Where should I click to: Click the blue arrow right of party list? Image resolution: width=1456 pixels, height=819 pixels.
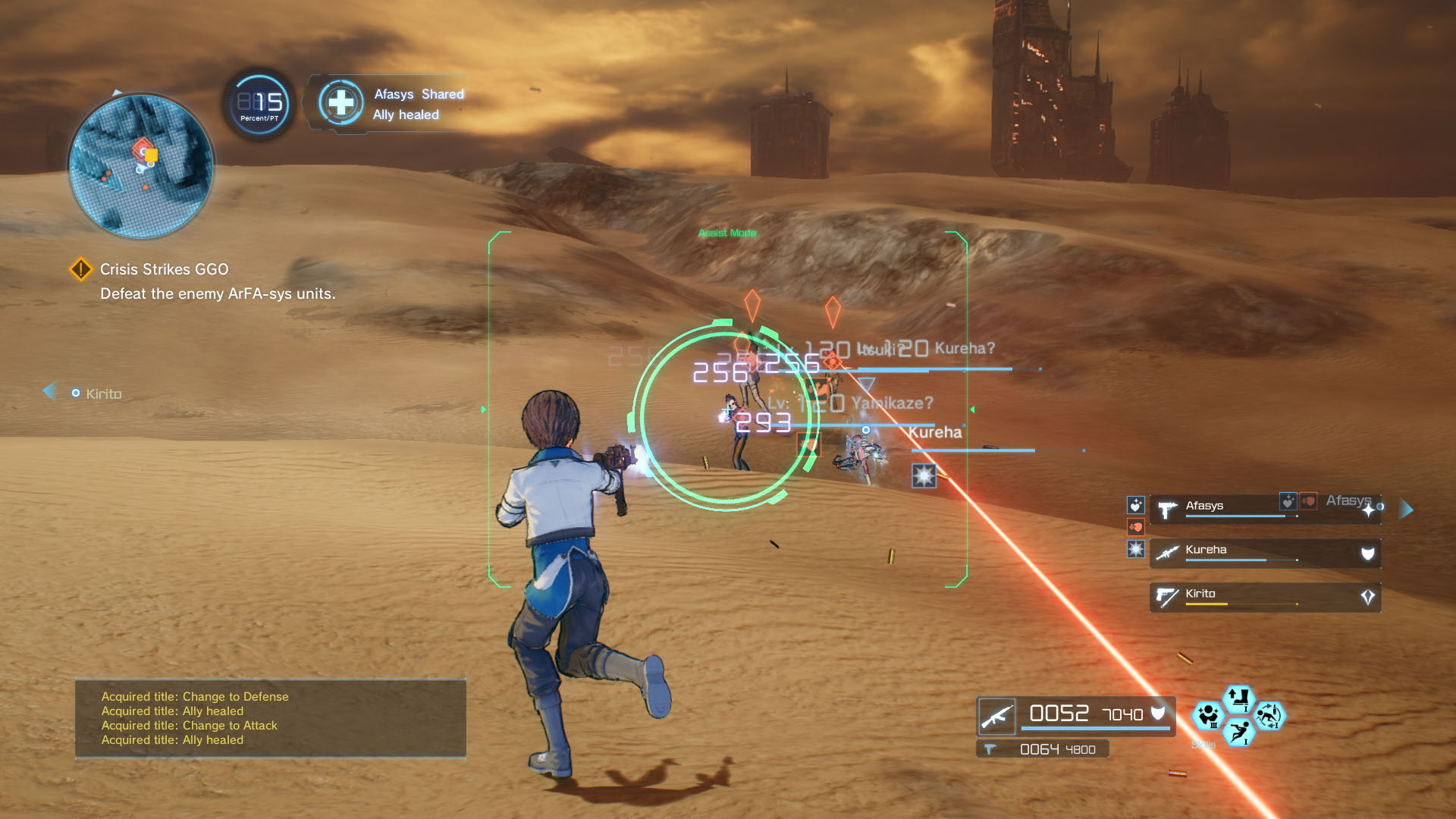pyautogui.click(x=1406, y=509)
